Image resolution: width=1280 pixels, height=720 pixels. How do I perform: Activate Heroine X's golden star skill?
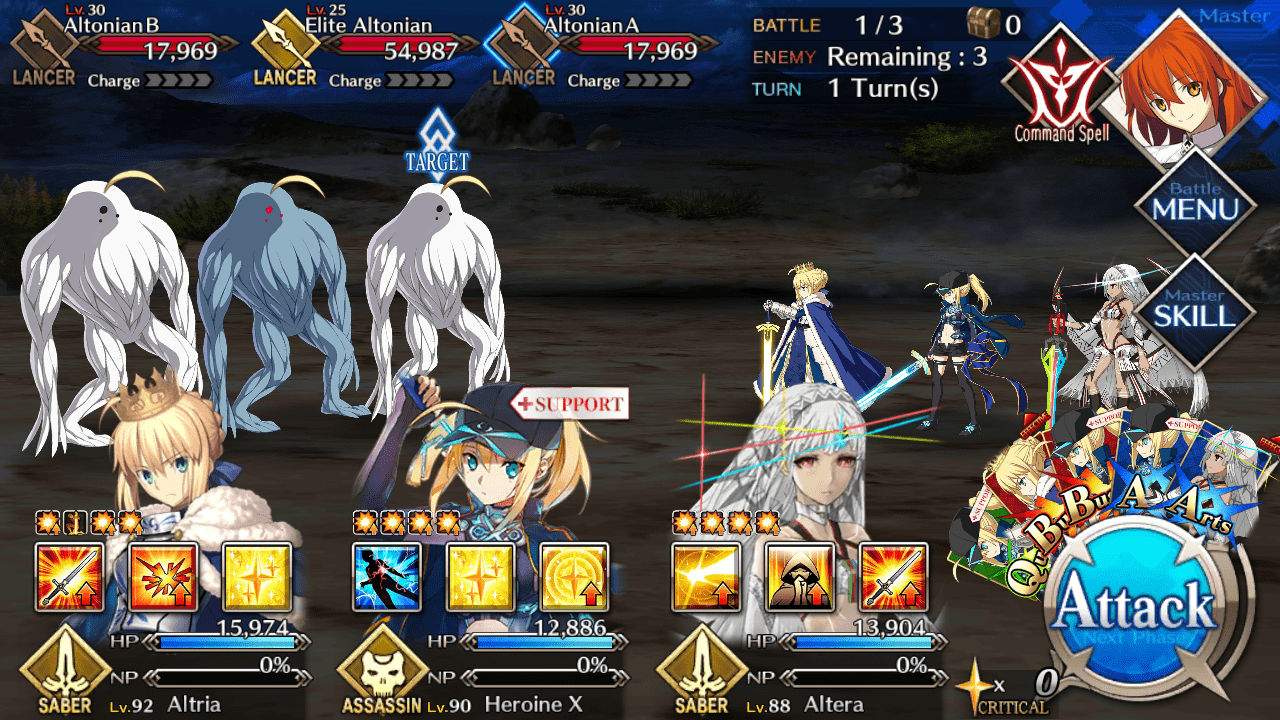coord(481,577)
